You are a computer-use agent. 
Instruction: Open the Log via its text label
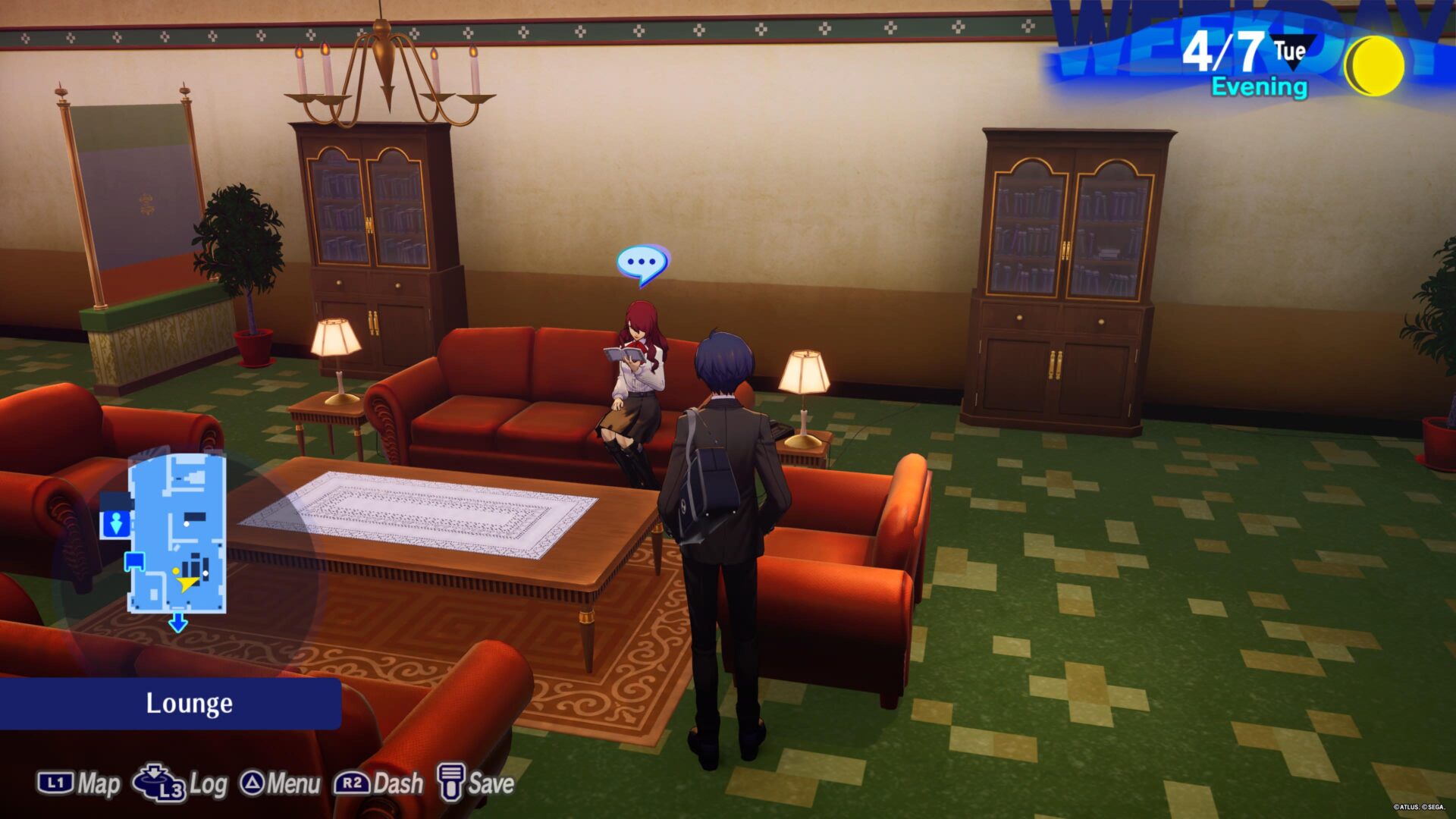211,783
